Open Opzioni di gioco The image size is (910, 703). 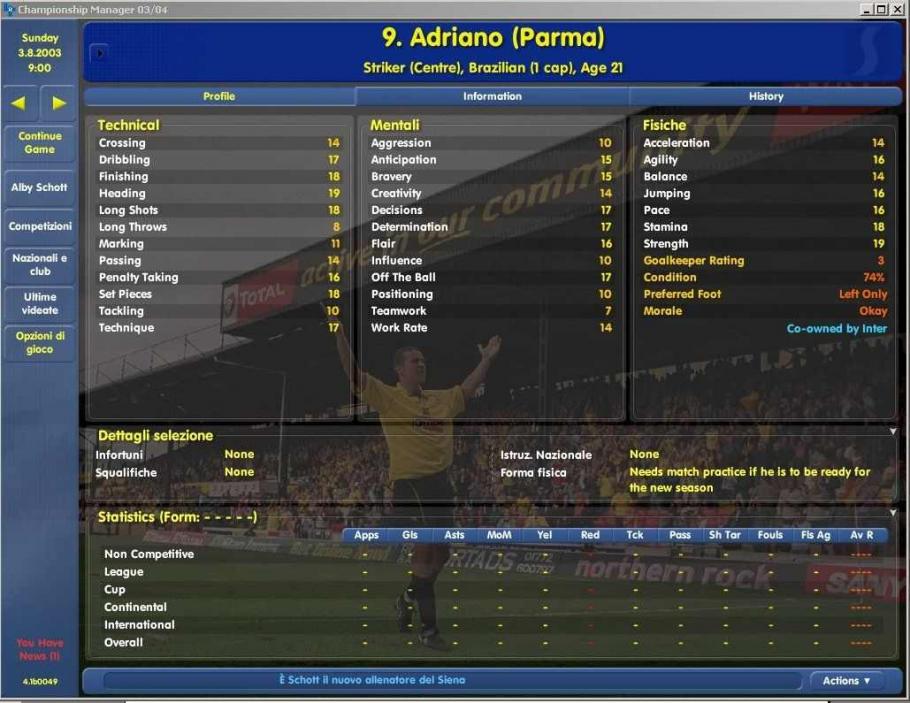pos(40,343)
